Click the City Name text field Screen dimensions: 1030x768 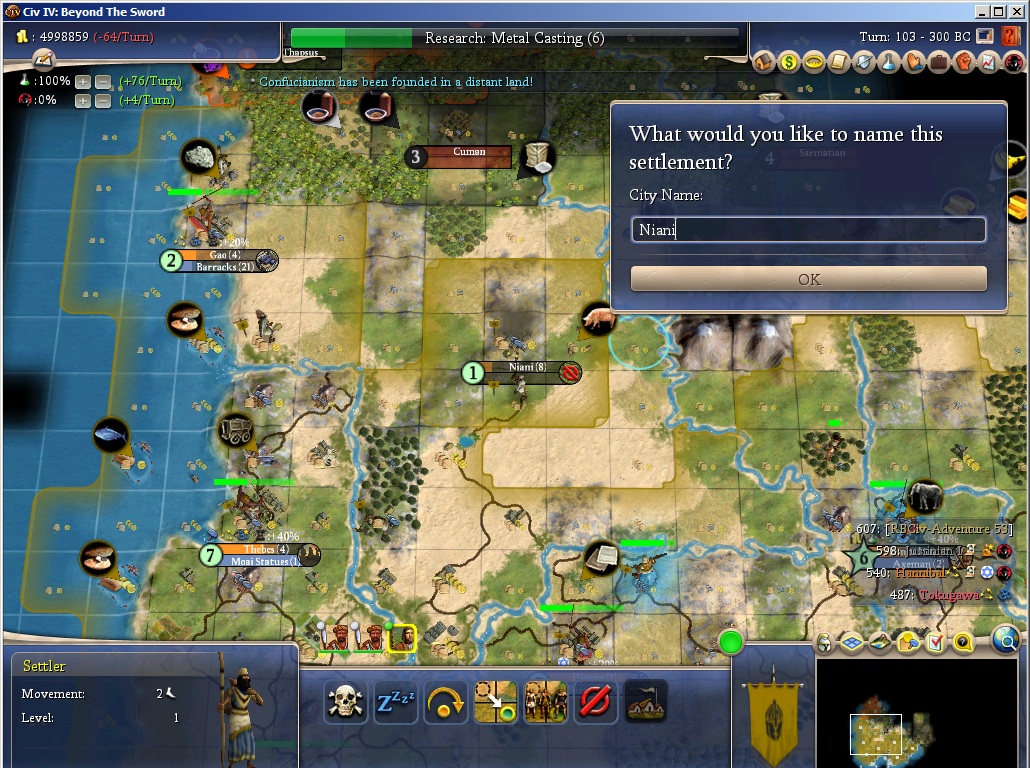[808, 230]
